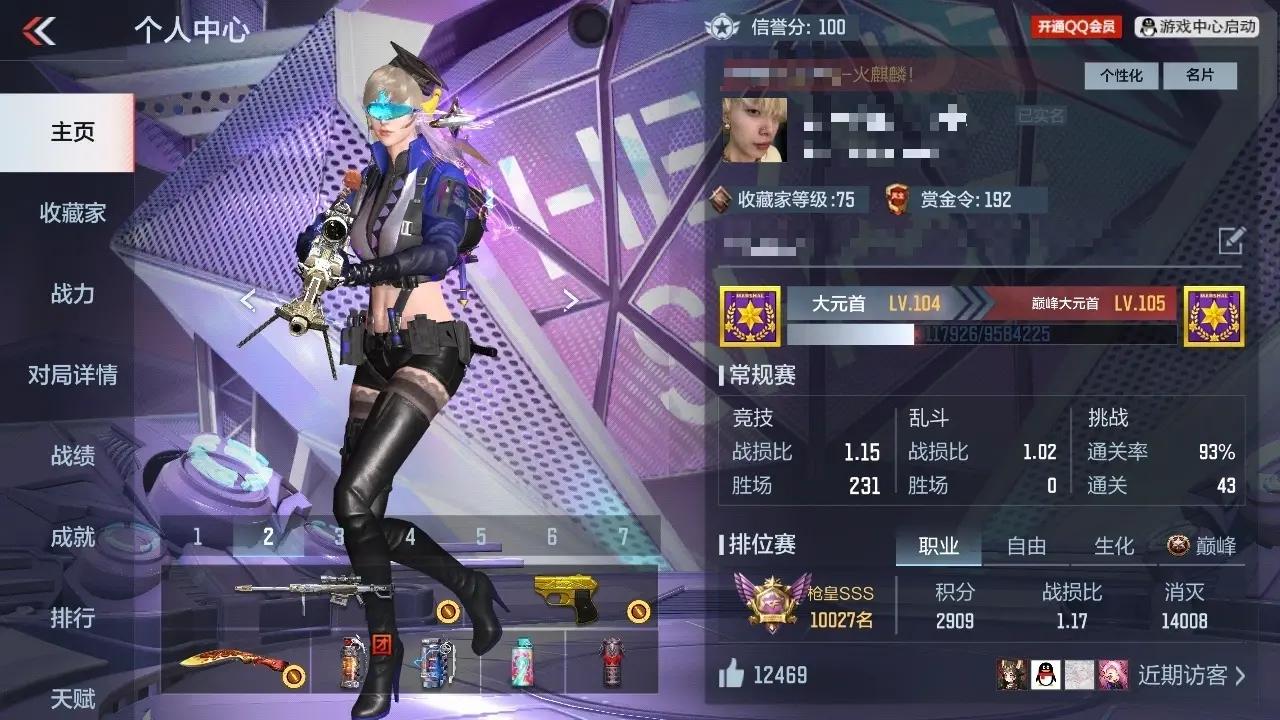View the 成就 achievements page
The height and width of the screenshot is (720, 1280).
tap(72, 537)
